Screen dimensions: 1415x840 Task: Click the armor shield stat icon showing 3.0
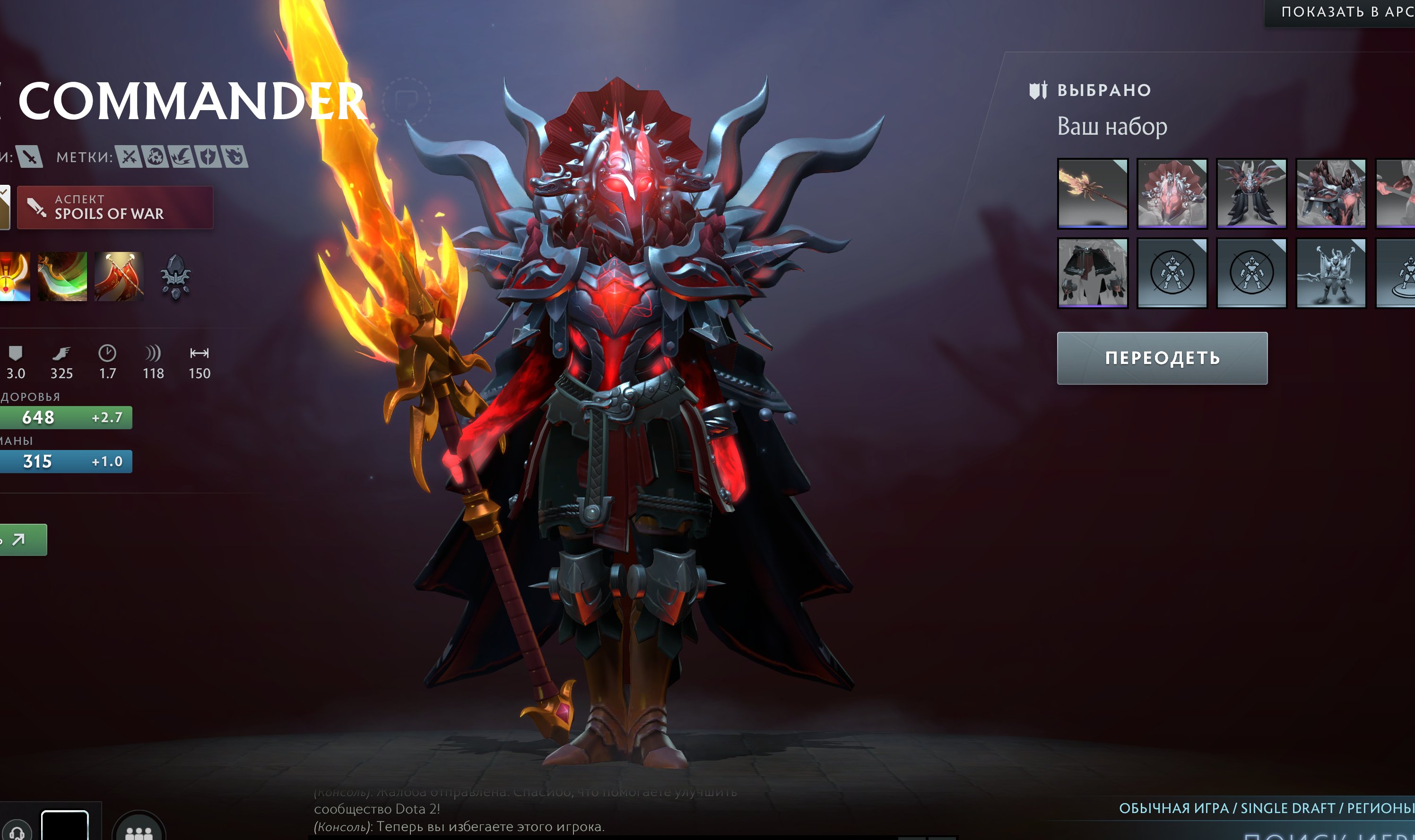(x=15, y=353)
